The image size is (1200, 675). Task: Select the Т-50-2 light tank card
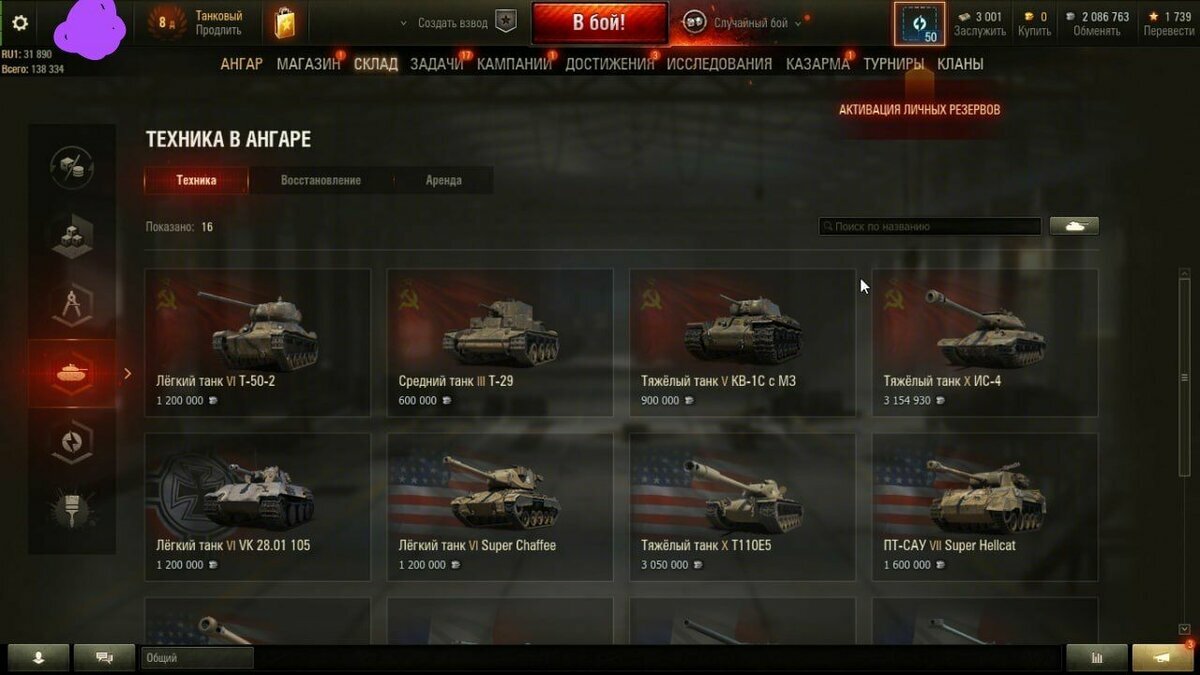click(258, 342)
